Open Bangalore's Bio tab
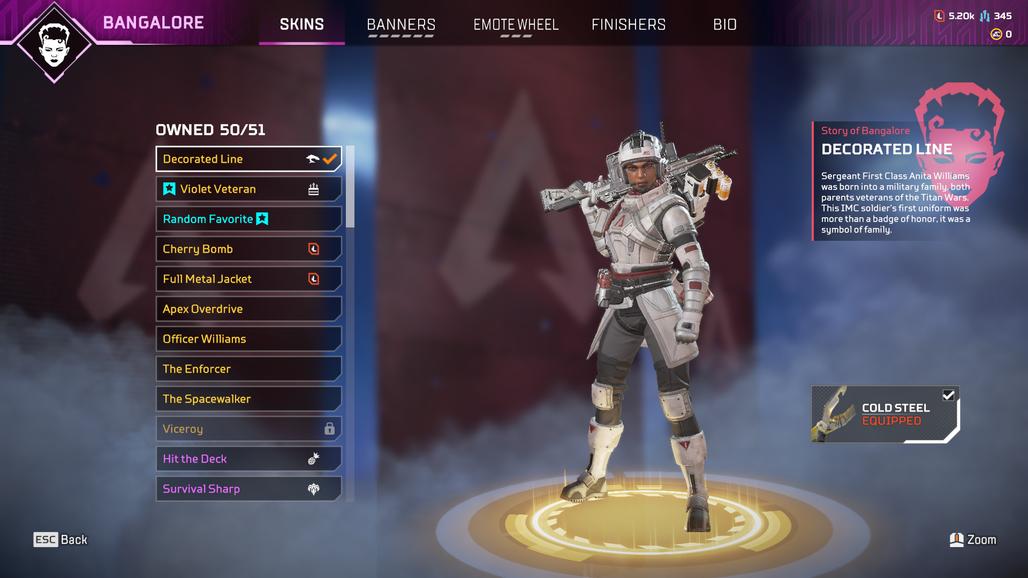Image resolution: width=1028 pixels, height=578 pixels. coord(725,24)
